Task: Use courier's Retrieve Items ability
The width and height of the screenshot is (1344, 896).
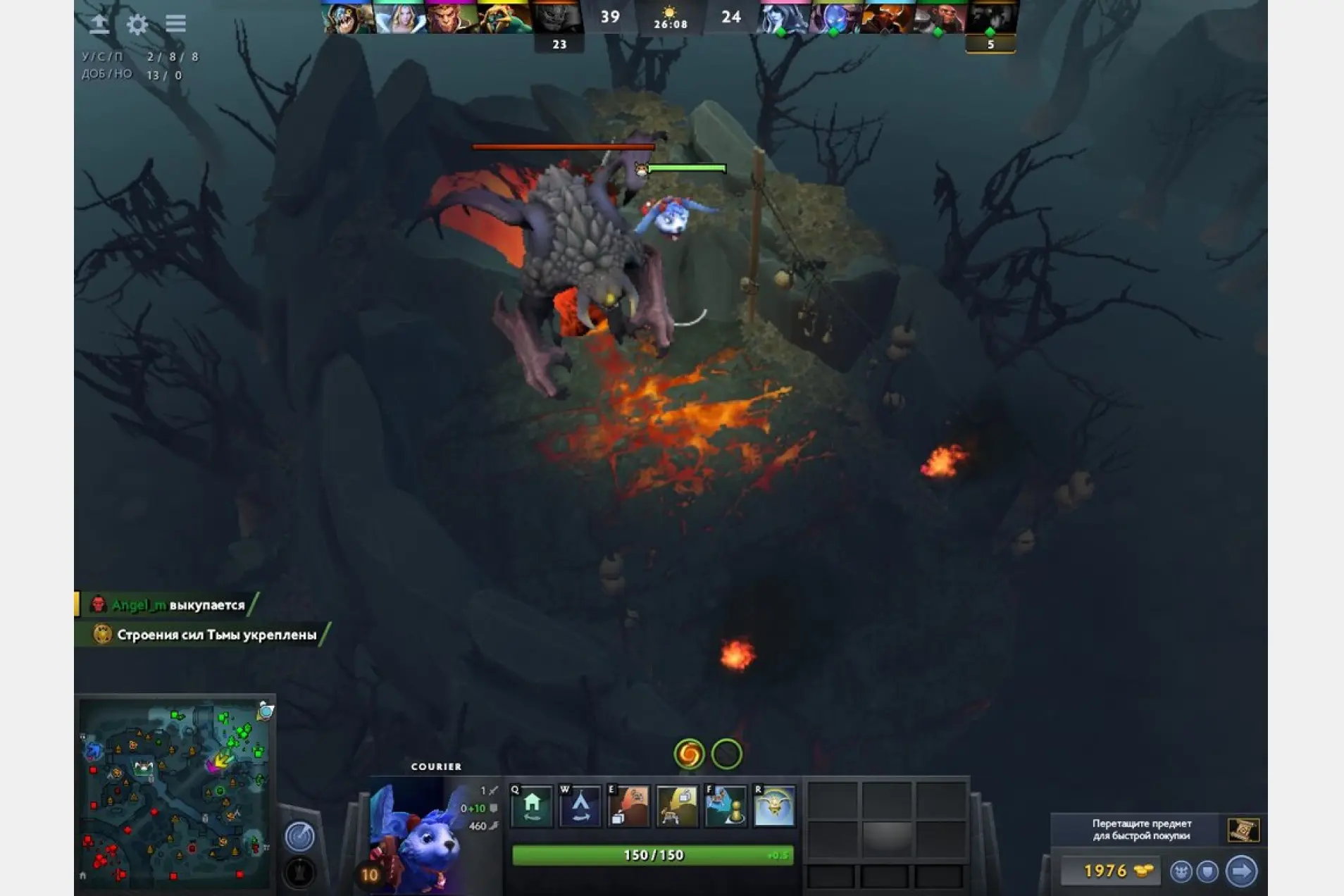Action: (677, 806)
